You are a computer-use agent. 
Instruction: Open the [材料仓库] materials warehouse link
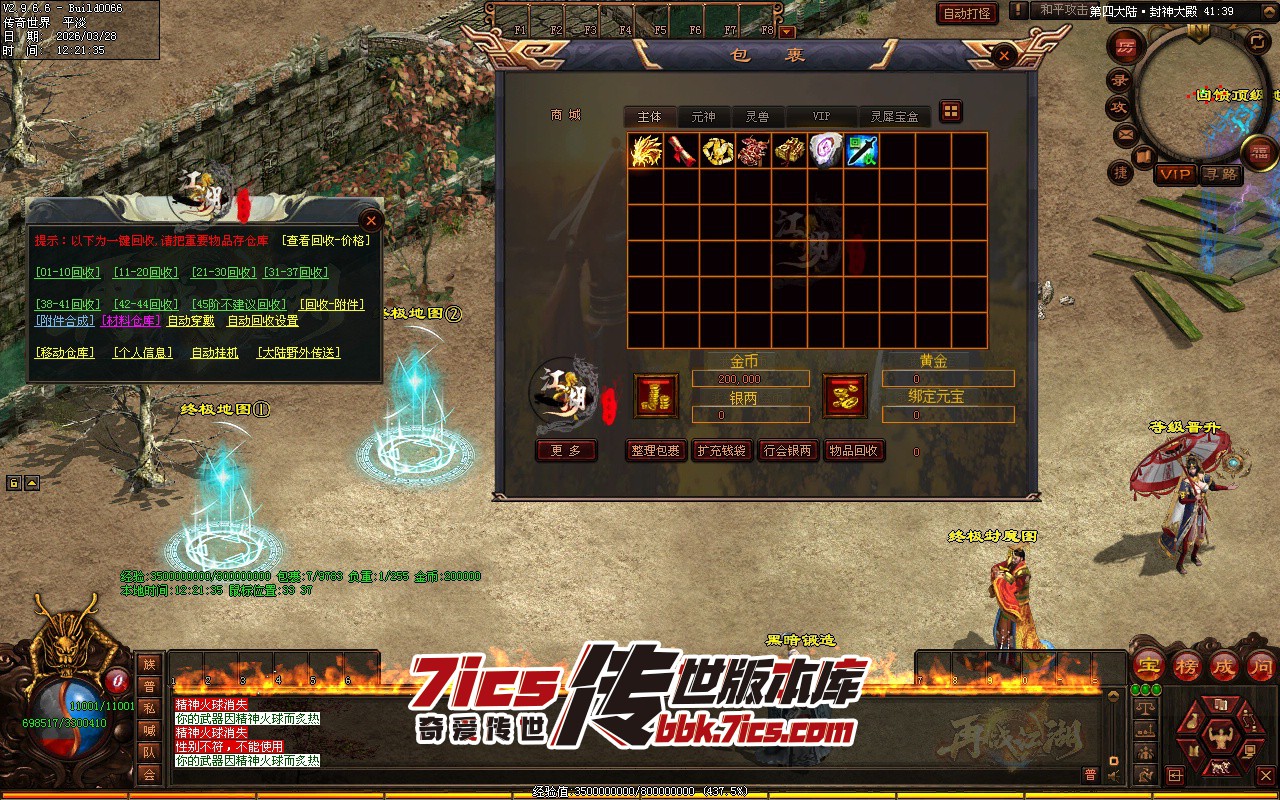(130, 321)
